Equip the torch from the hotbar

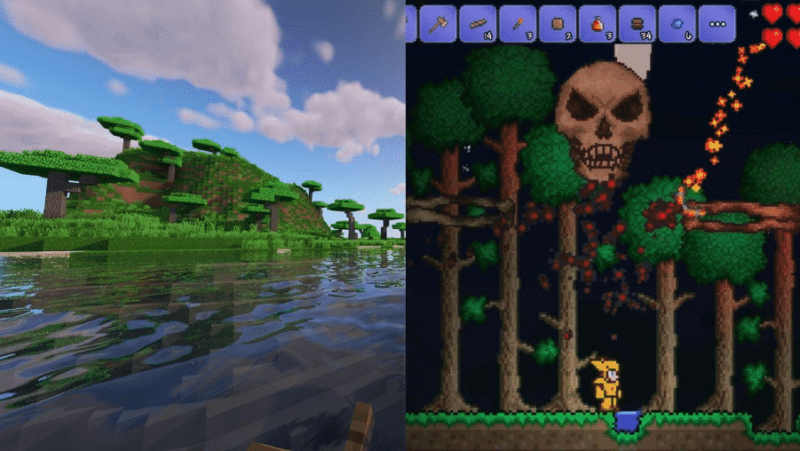(518, 23)
